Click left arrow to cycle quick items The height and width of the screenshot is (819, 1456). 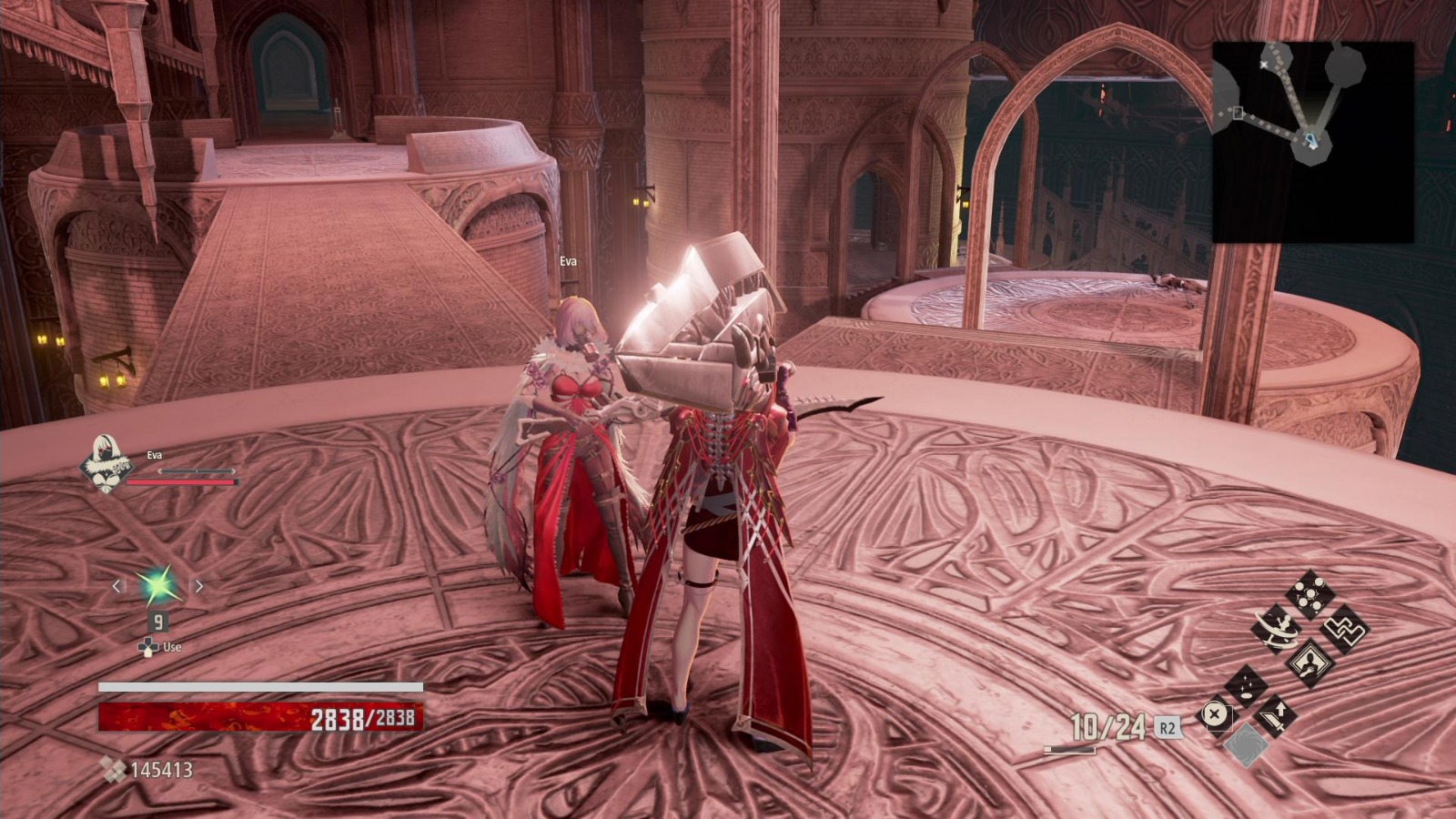(x=116, y=585)
